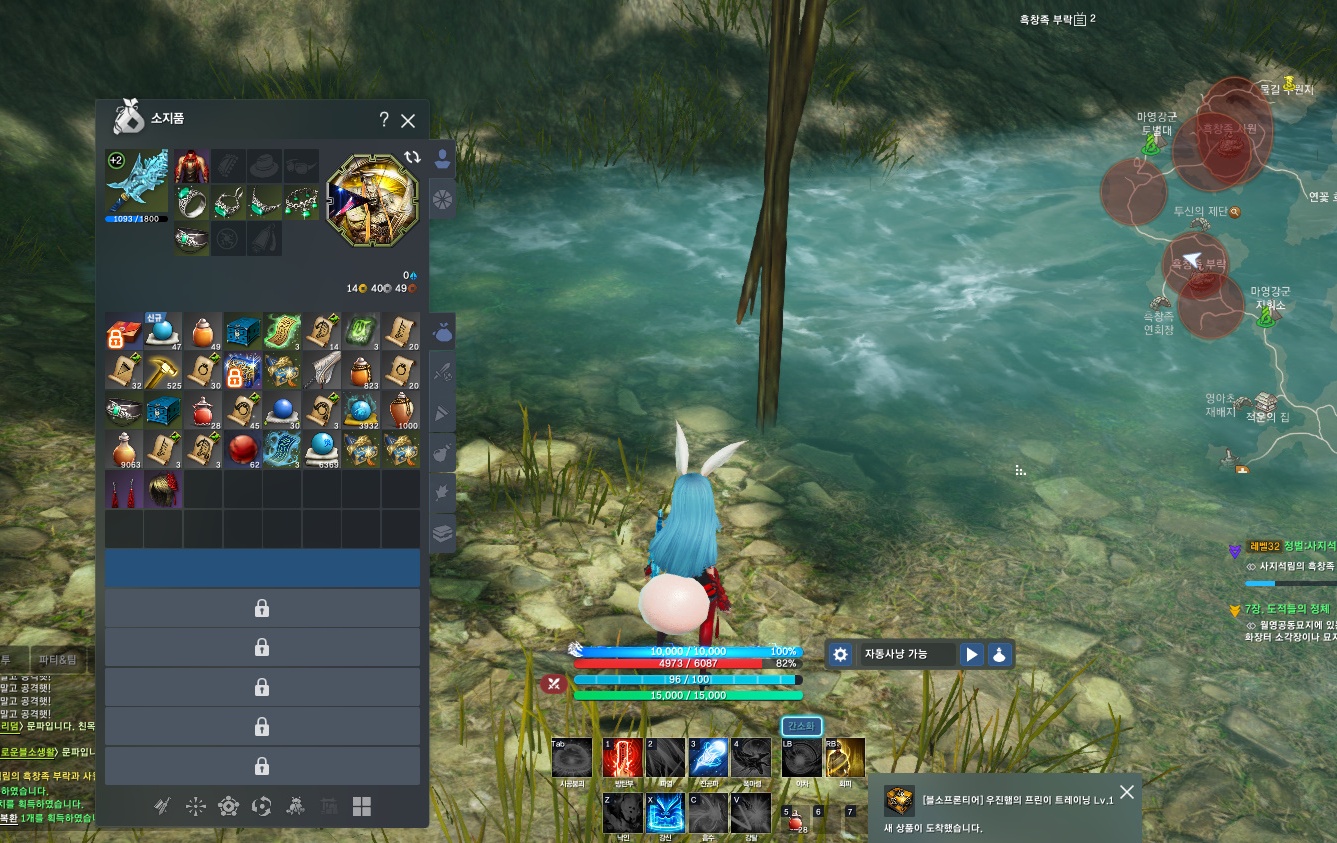The width and height of the screenshot is (1337, 843).
Task: Open auto-hunt settings gear button
Action: tap(841, 654)
